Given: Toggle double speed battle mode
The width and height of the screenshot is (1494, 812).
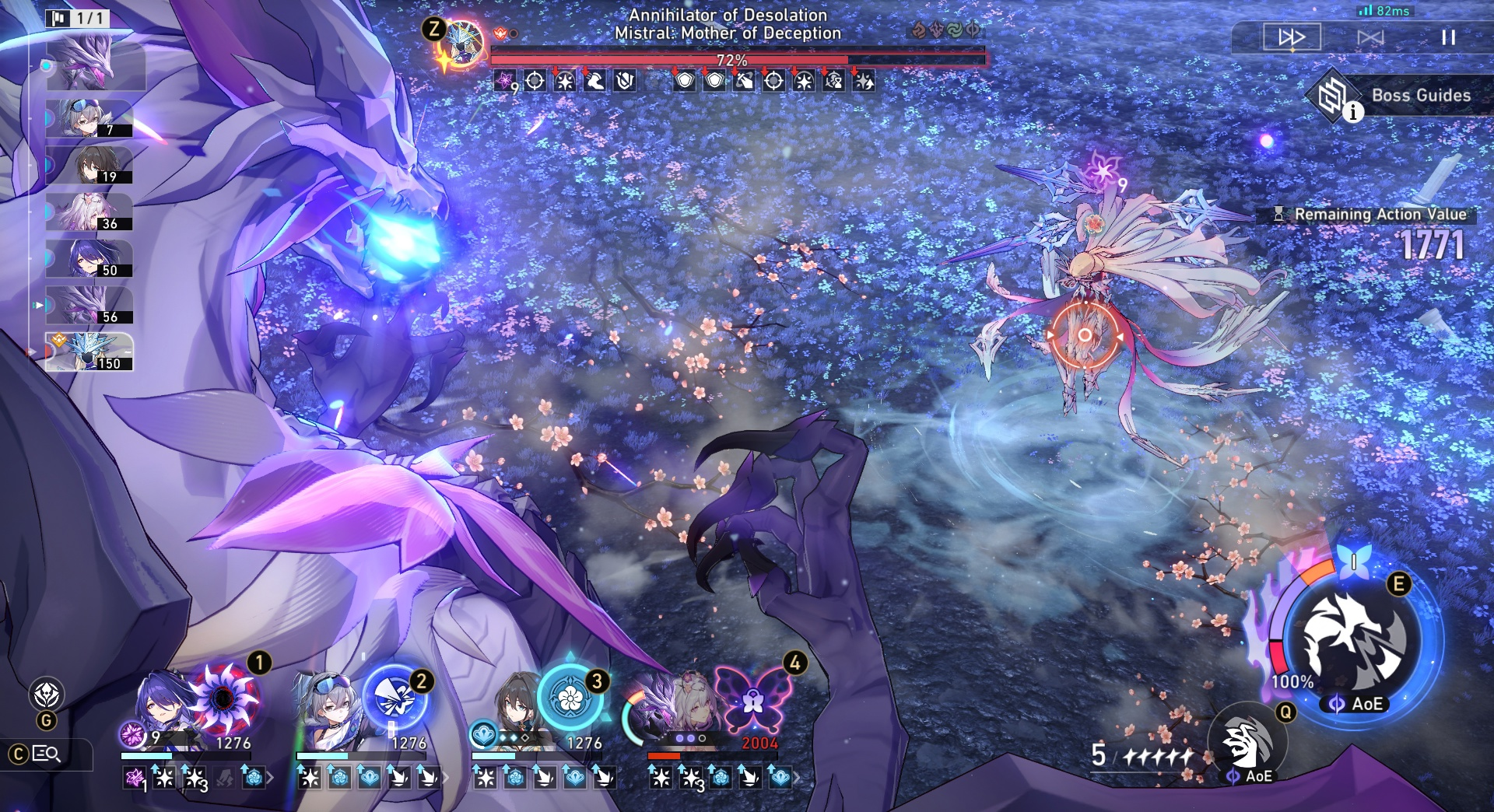Looking at the screenshot, I should (1292, 37).
